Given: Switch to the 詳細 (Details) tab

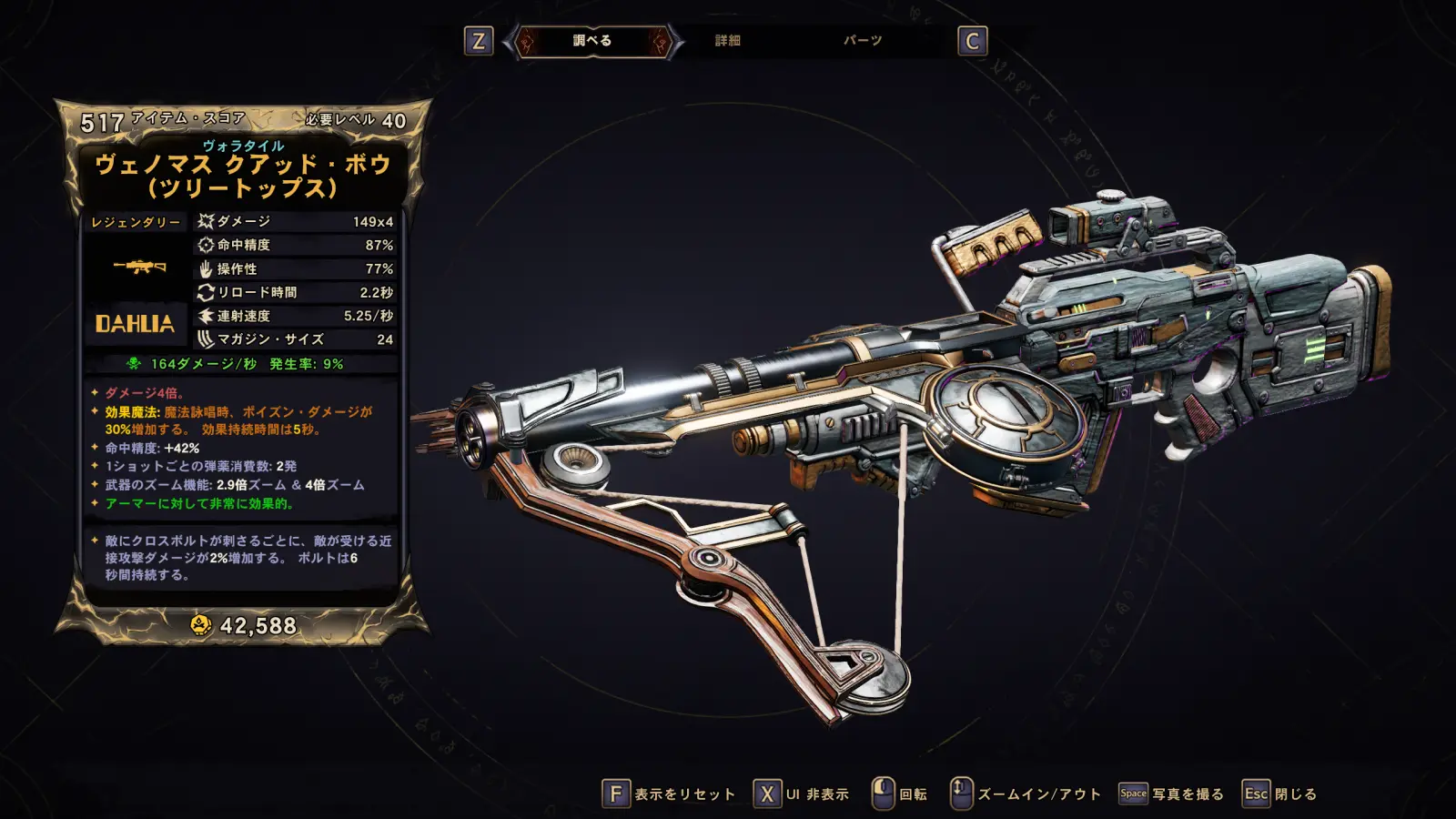Looking at the screenshot, I should tap(727, 41).
